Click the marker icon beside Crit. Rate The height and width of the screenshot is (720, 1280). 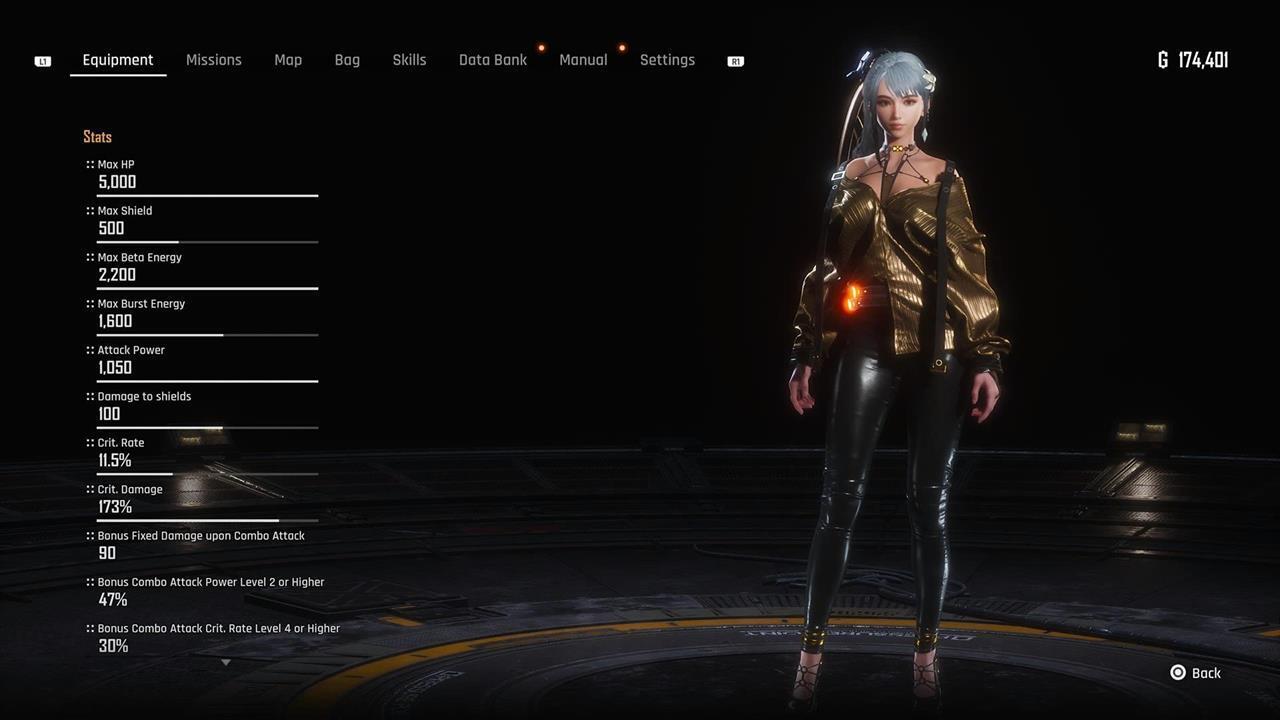88,442
